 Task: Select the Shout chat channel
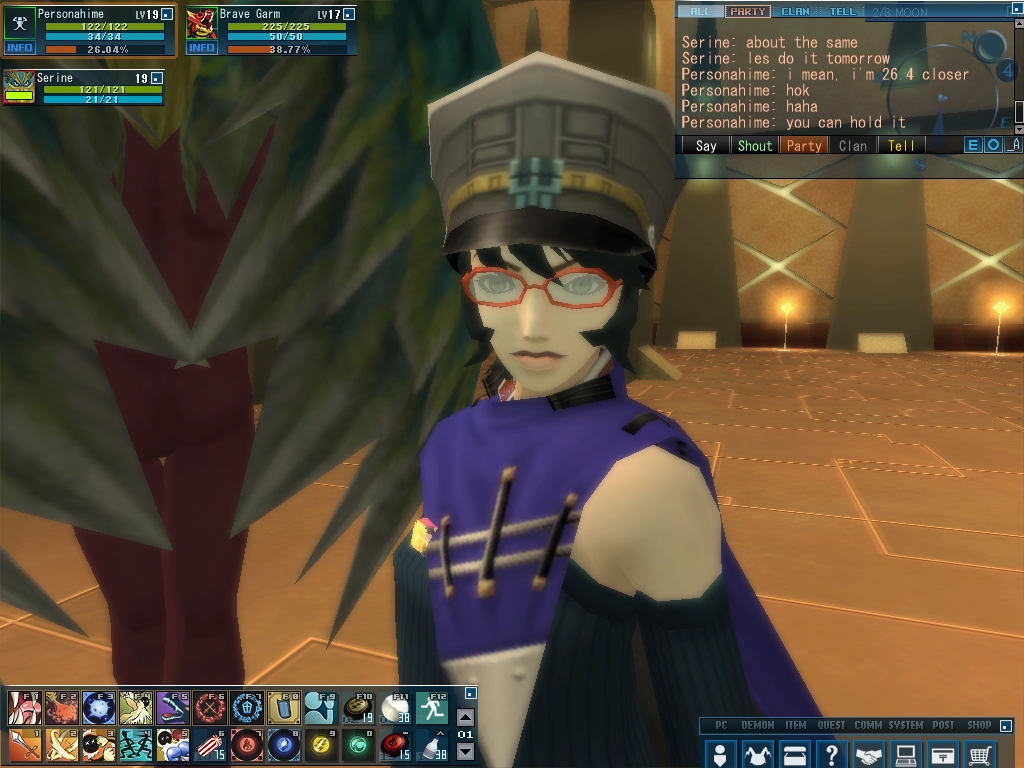click(x=755, y=145)
